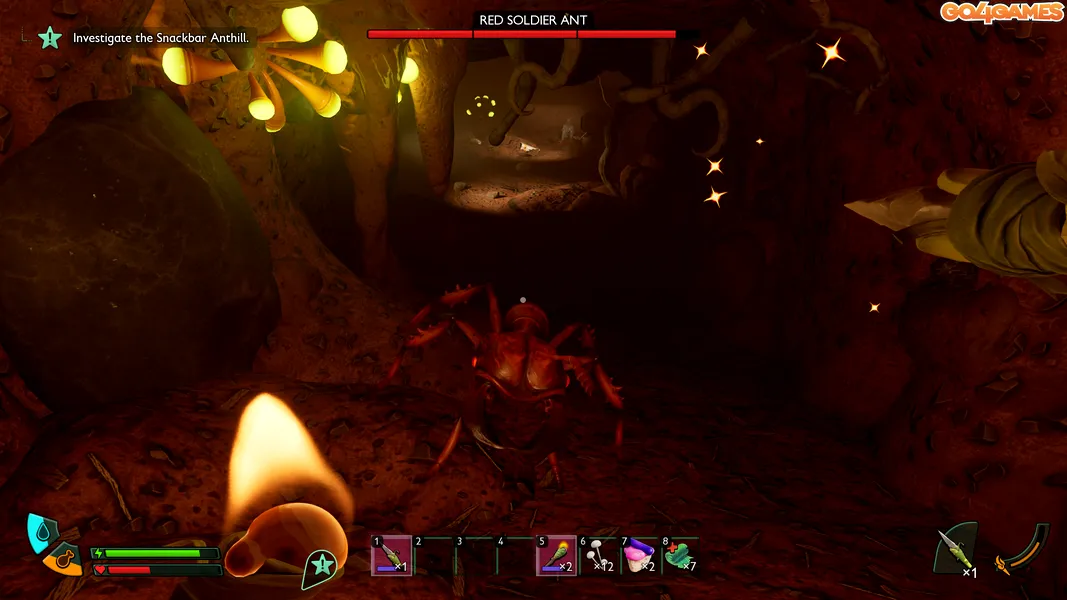The height and width of the screenshot is (600, 1067).
Task: Select the green bandage in slot 8
Action: (x=681, y=556)
